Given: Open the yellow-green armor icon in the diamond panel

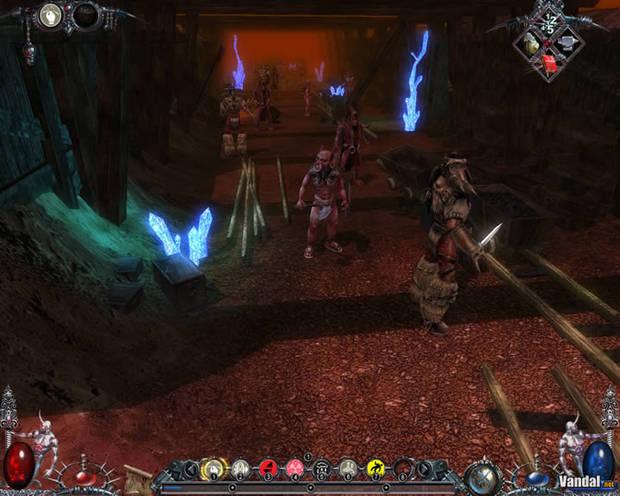Looking at the screenshot, I should click(532, 45).
